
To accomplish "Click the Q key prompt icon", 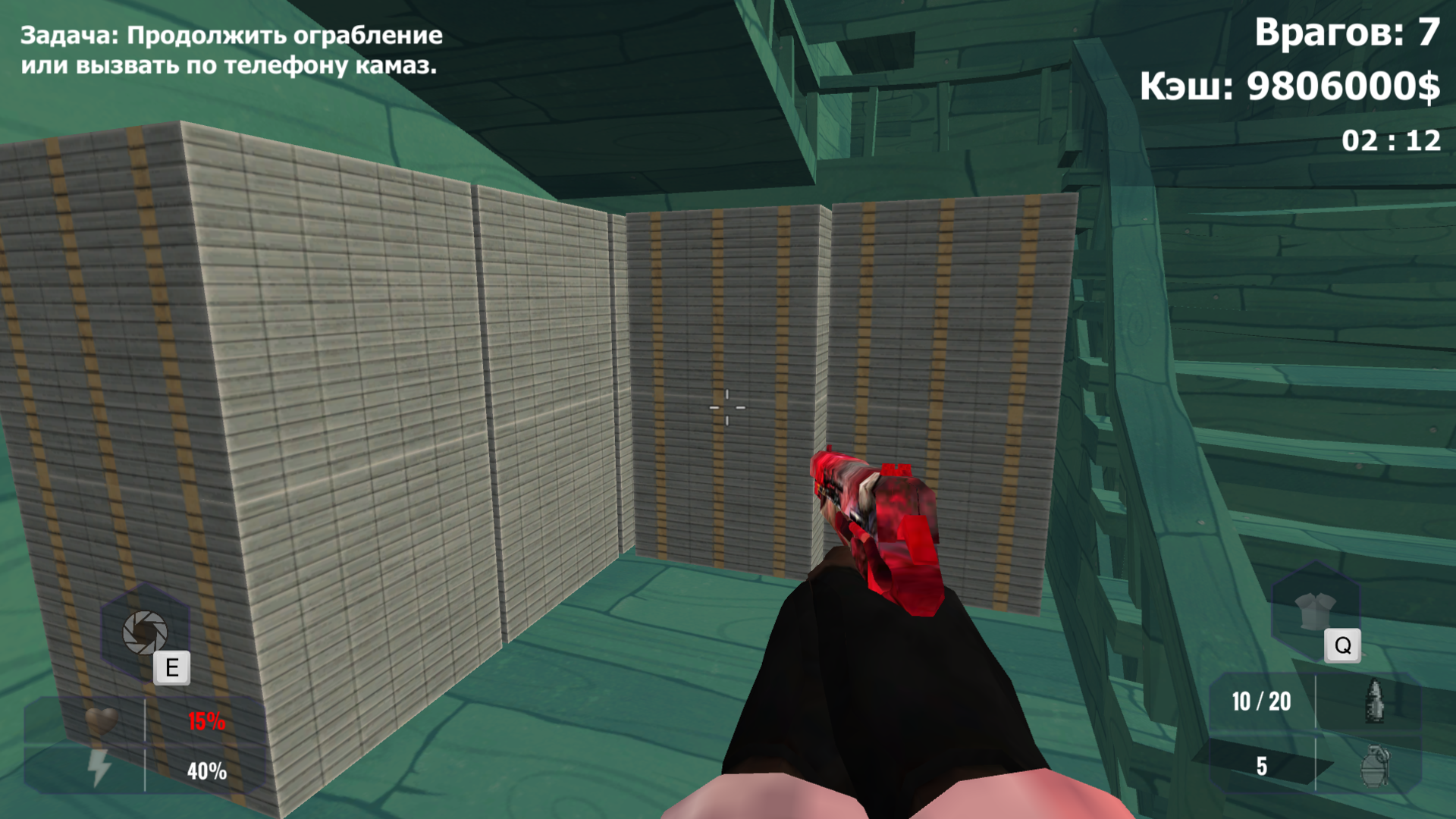I will click(x=1343, y=646).
